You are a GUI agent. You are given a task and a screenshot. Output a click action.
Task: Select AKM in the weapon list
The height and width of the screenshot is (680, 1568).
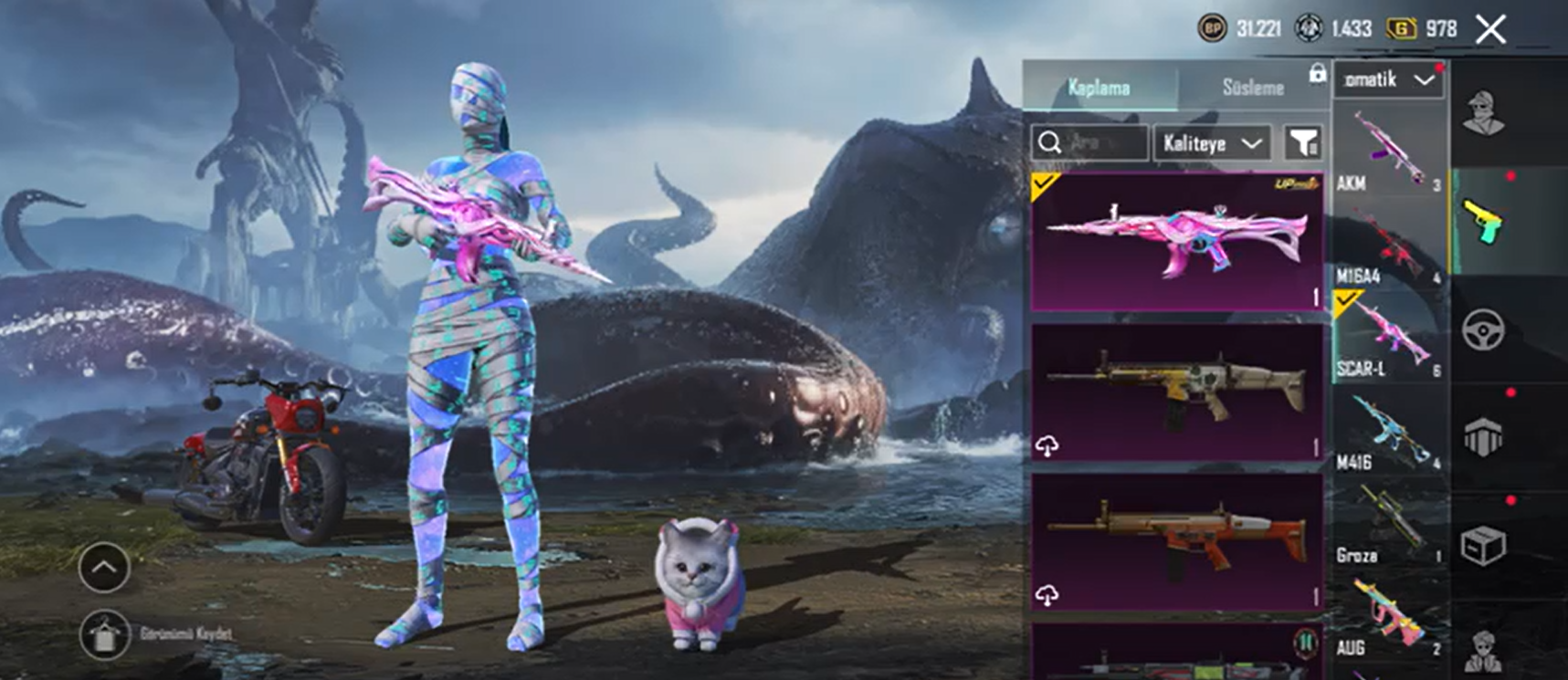pos(1388,151)
